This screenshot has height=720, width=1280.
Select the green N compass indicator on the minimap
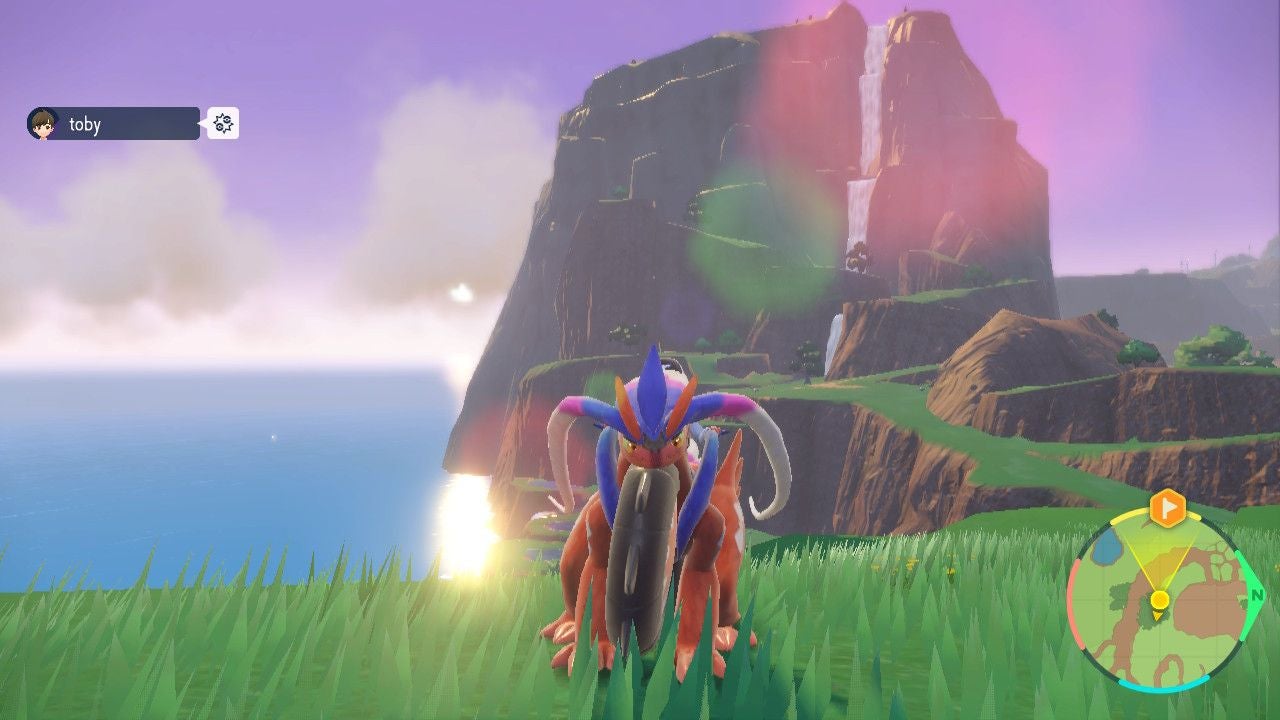1258,594
